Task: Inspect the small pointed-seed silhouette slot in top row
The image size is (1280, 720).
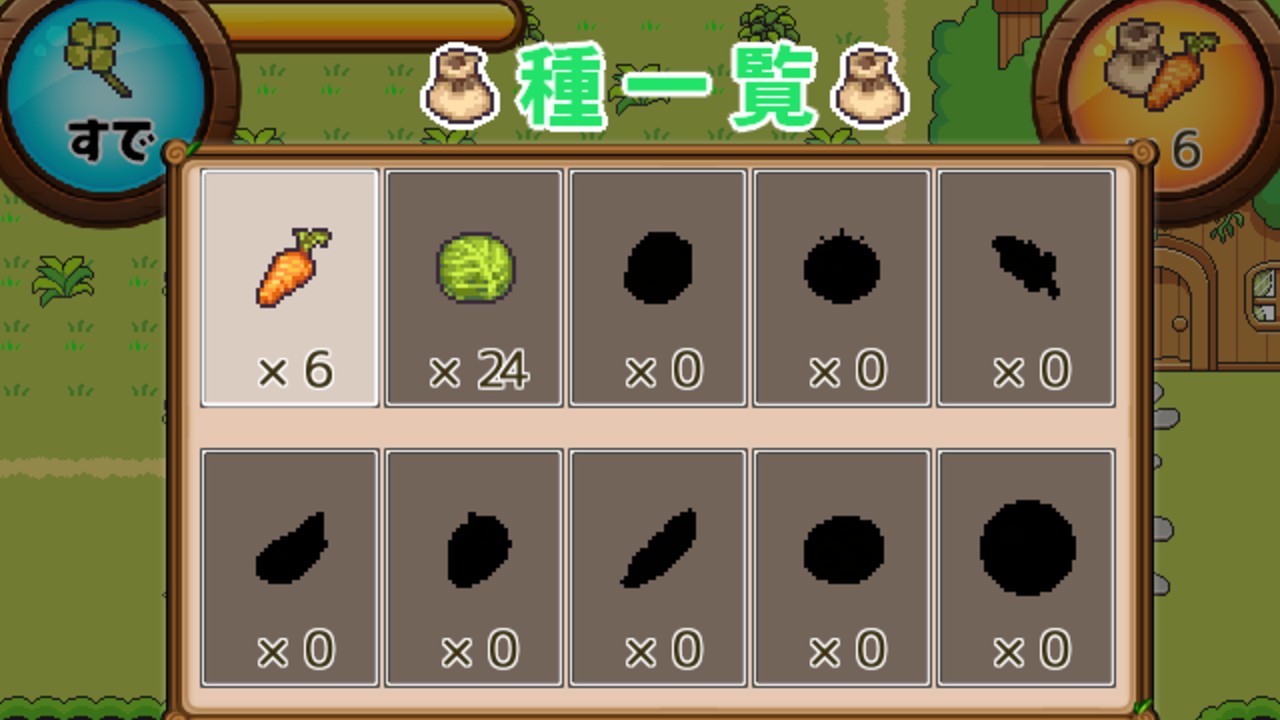Action: (x=1025, y=288)
